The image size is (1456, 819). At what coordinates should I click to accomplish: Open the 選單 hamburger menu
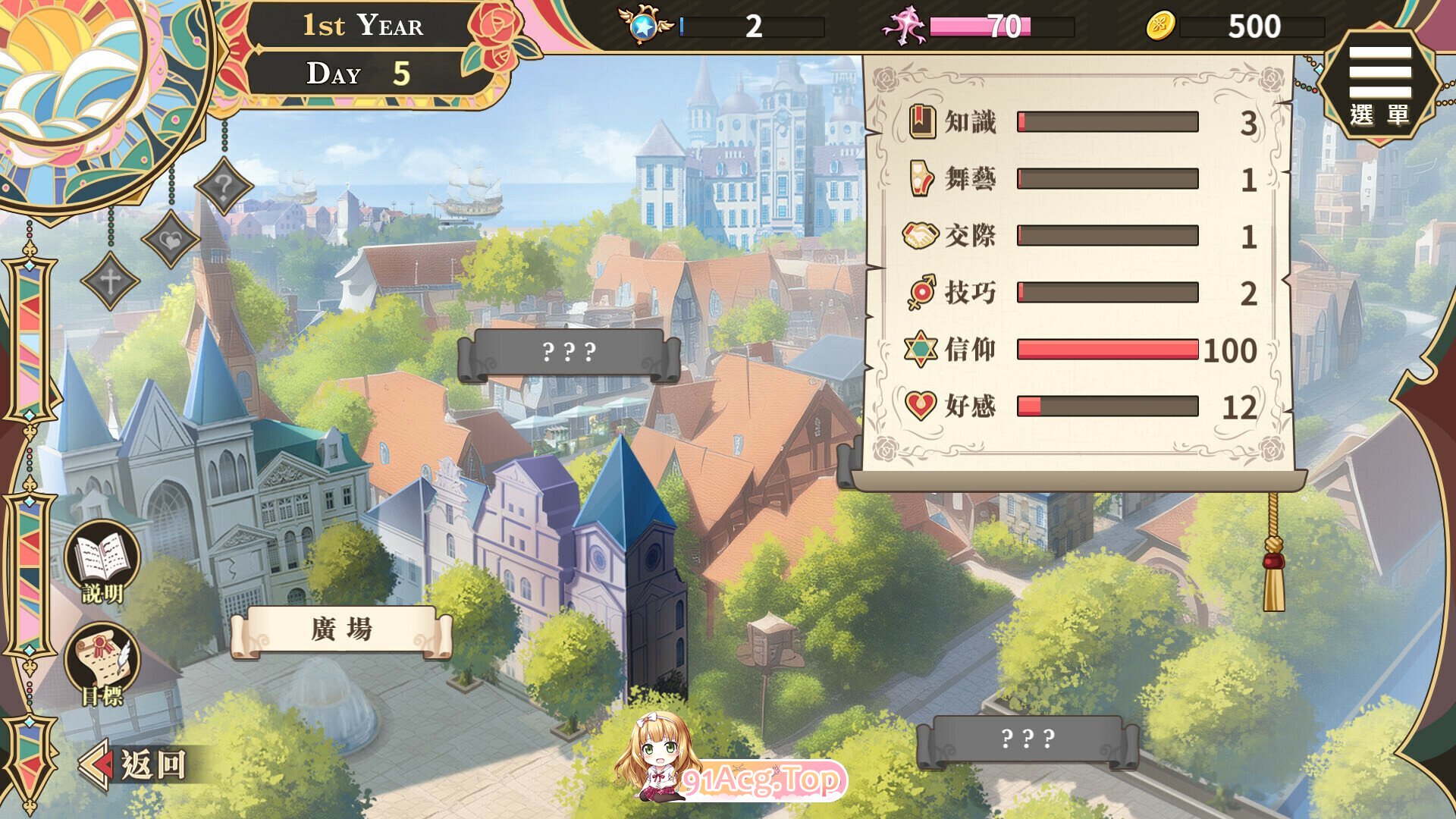tap(1379, 82)
